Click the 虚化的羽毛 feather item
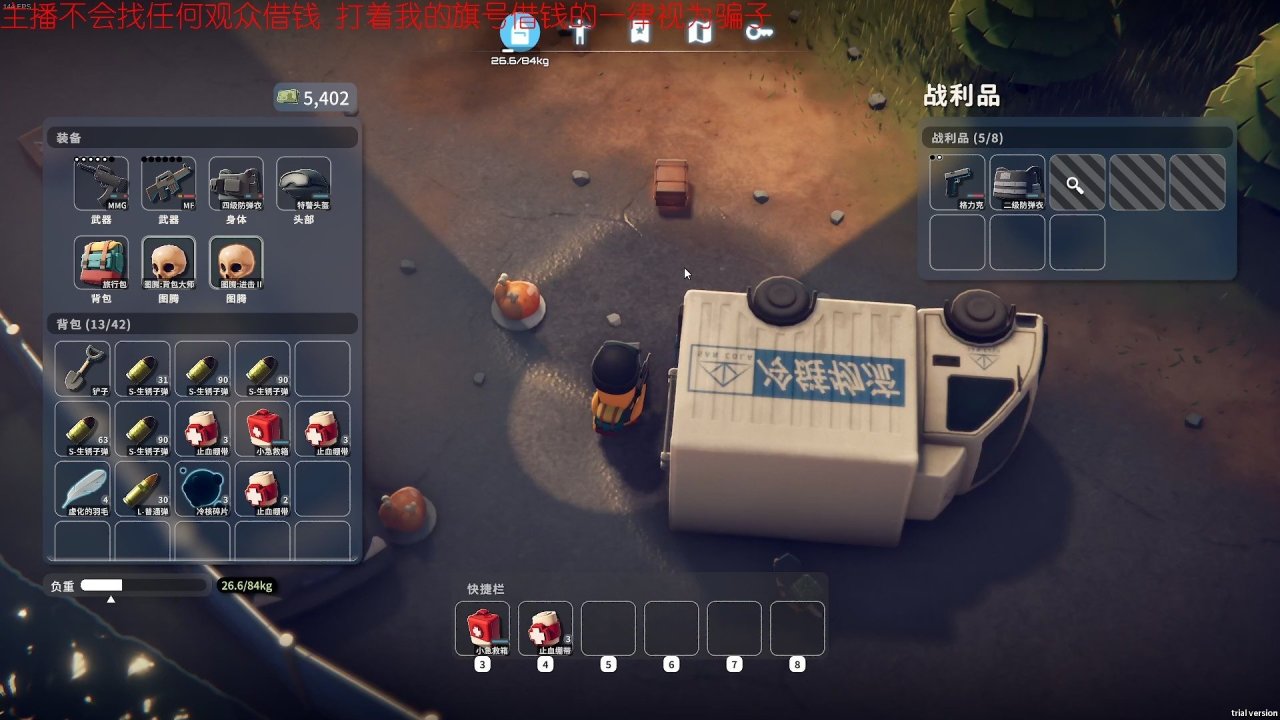 coord(82,489)
